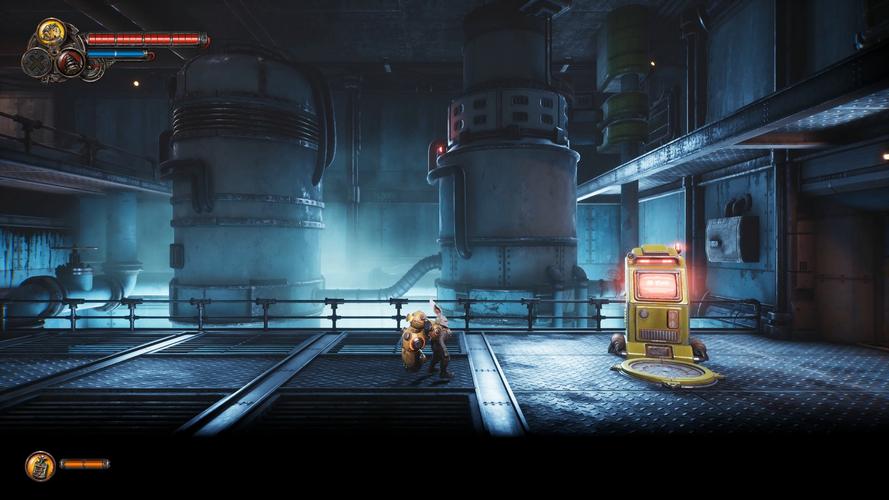The image size is (889, 500).
Task: Select the yellow fist weapon icon
Action: (51, 34)
